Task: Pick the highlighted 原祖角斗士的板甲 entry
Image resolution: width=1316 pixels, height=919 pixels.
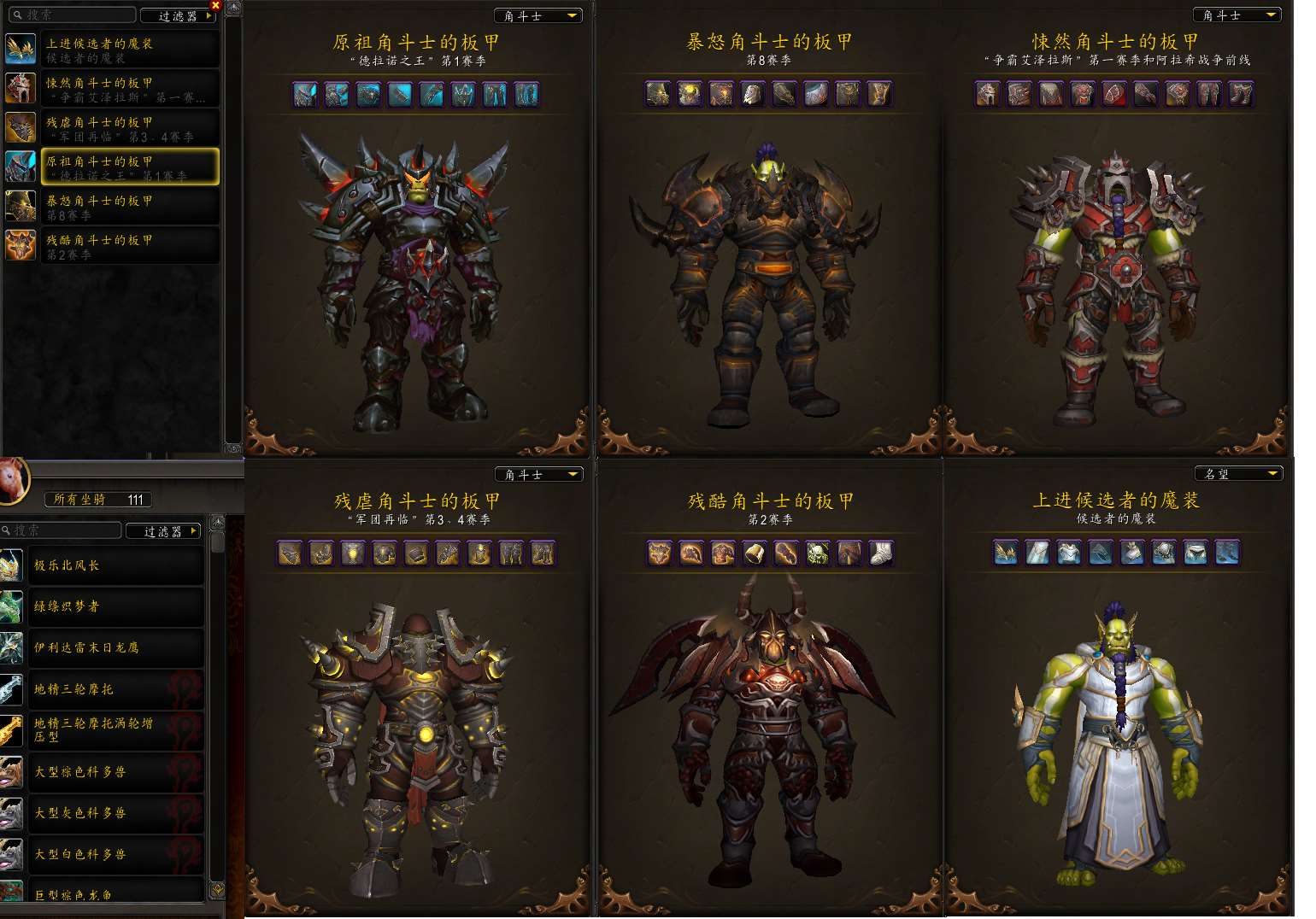Action: pyautogui.click(x=128, y=167)
